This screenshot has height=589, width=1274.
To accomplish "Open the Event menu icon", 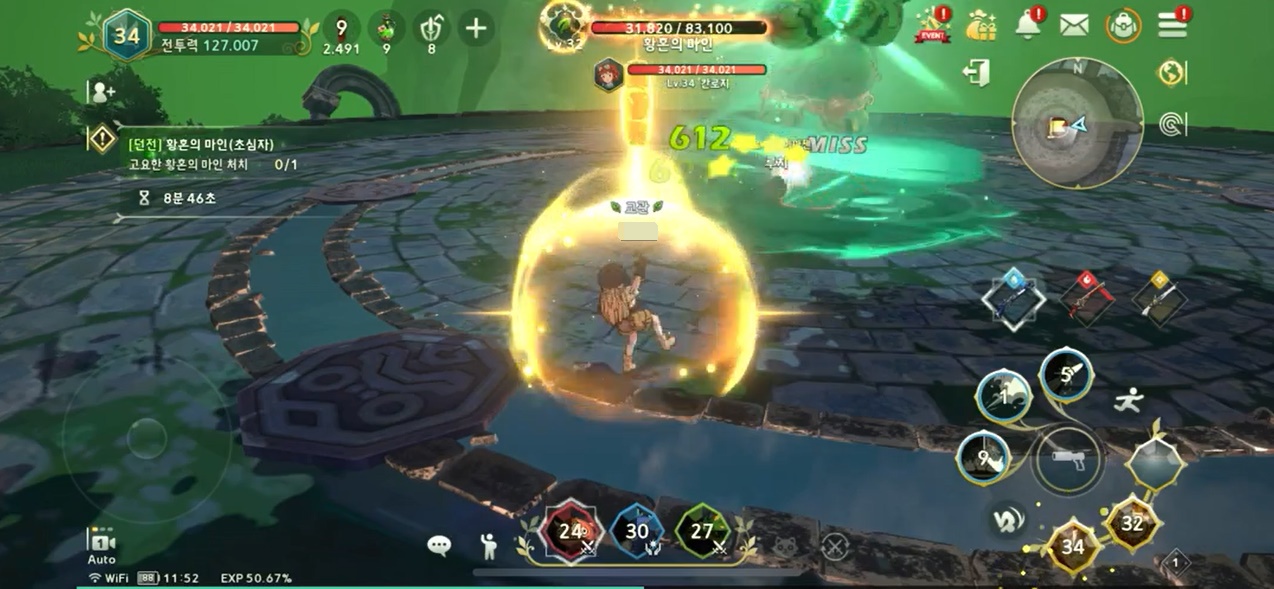I will [x=932, y=26].
